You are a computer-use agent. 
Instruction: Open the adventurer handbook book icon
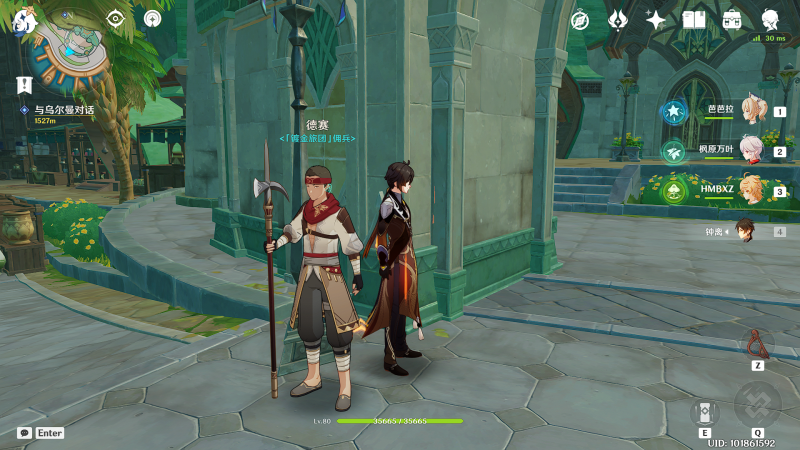694,20
